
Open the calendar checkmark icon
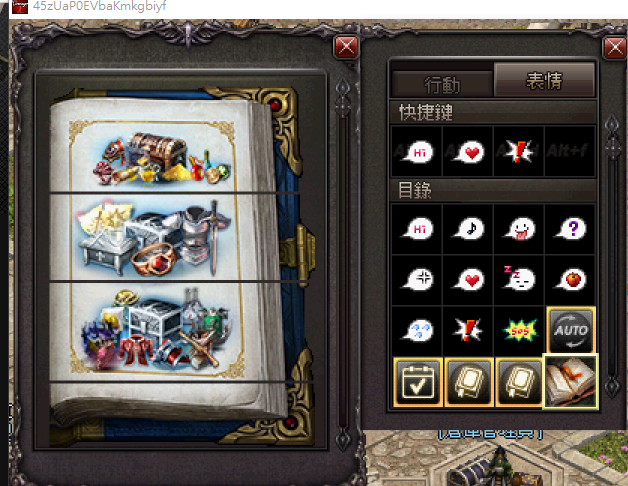click(417, 381)
